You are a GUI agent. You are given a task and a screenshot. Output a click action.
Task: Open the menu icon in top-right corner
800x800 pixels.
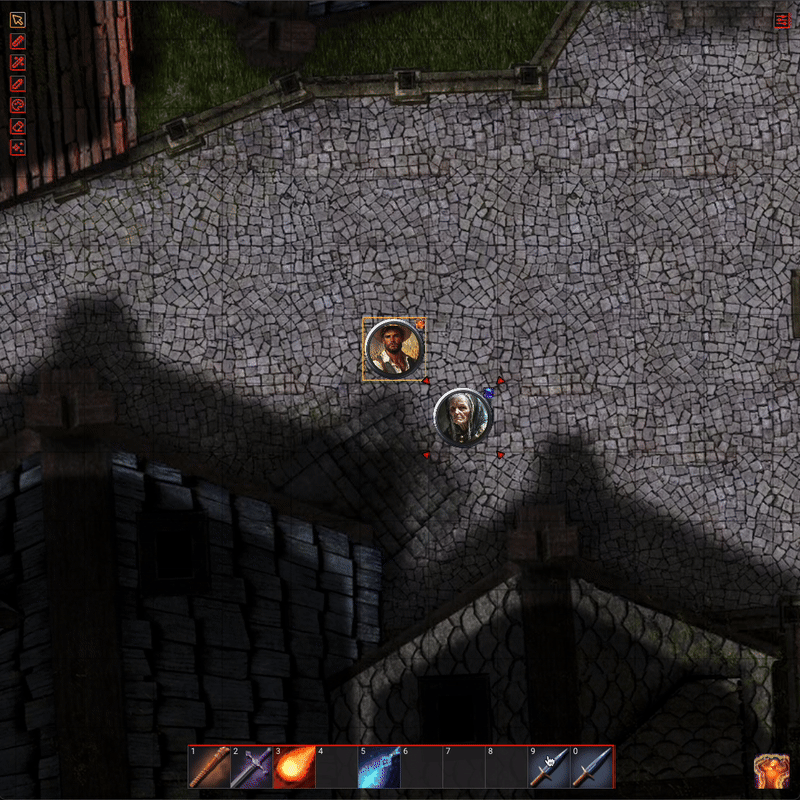point(782,19)
